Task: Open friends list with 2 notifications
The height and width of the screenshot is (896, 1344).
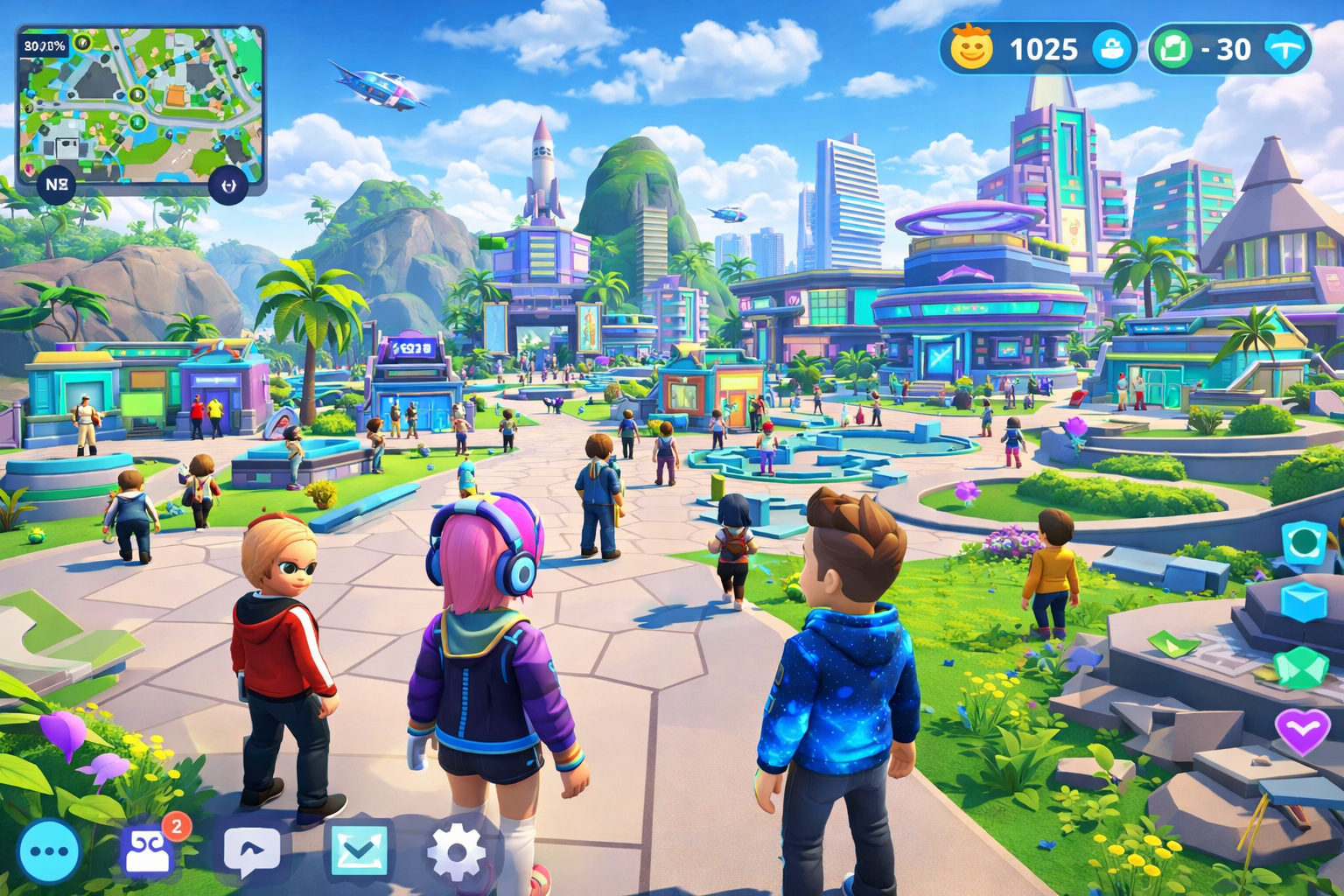Action: [150, 850]
